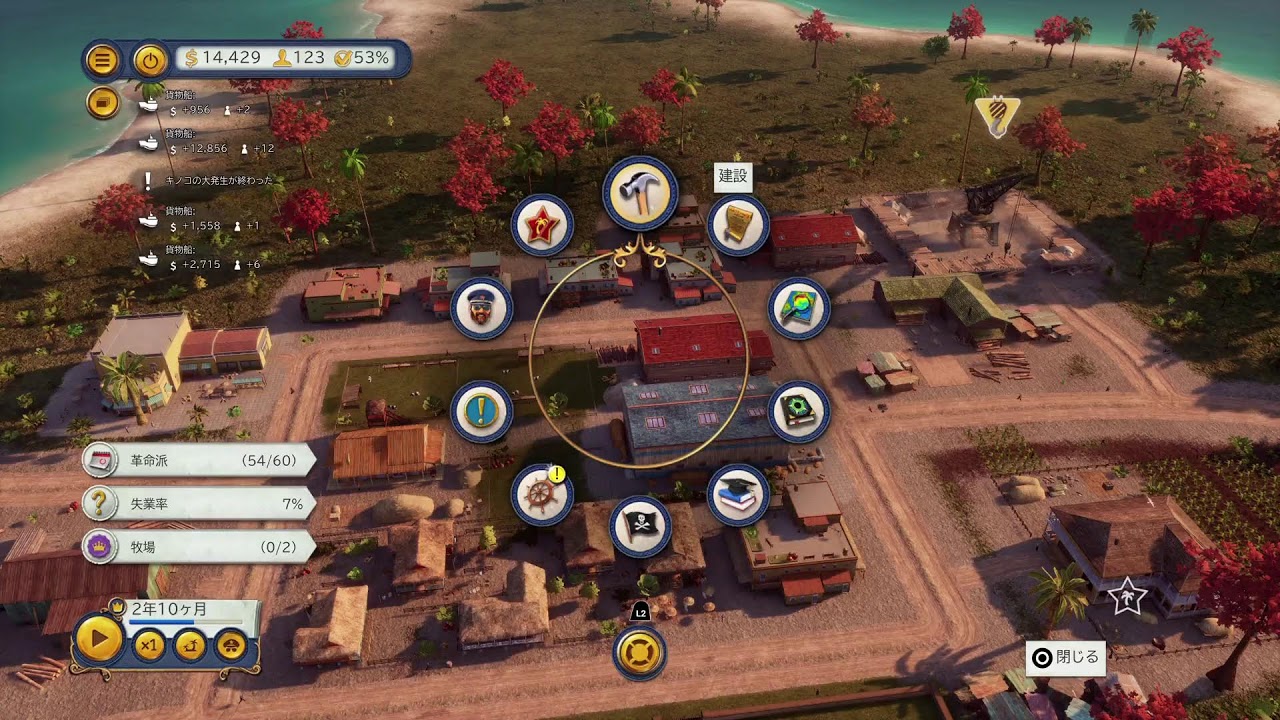Click the palm island button by the date
Viewport: 1280px width, 720px height.
point(231,645)
